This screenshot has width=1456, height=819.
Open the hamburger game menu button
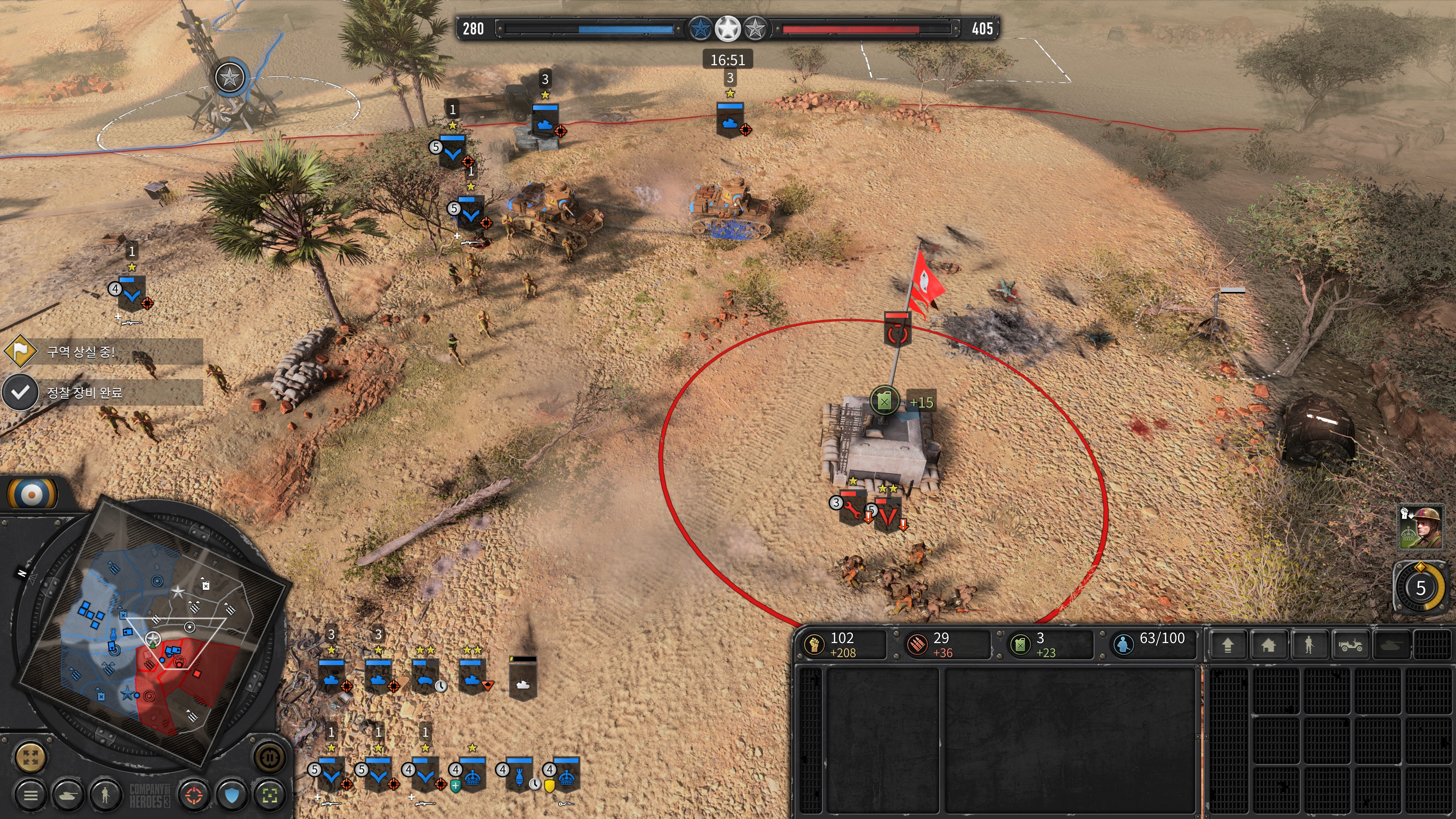pos(30,795)
